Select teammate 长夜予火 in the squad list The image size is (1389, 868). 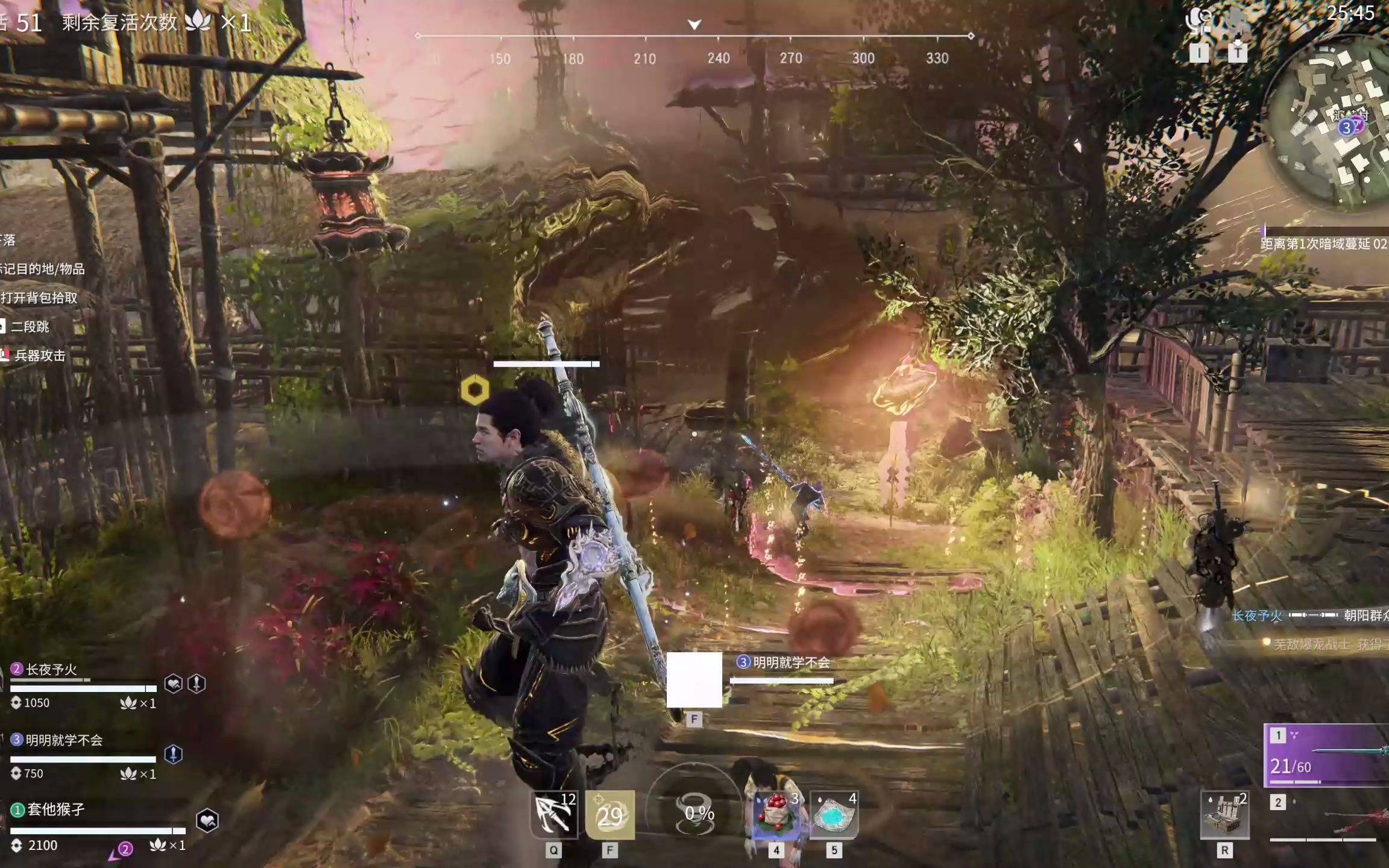click(x=52, y=670)
